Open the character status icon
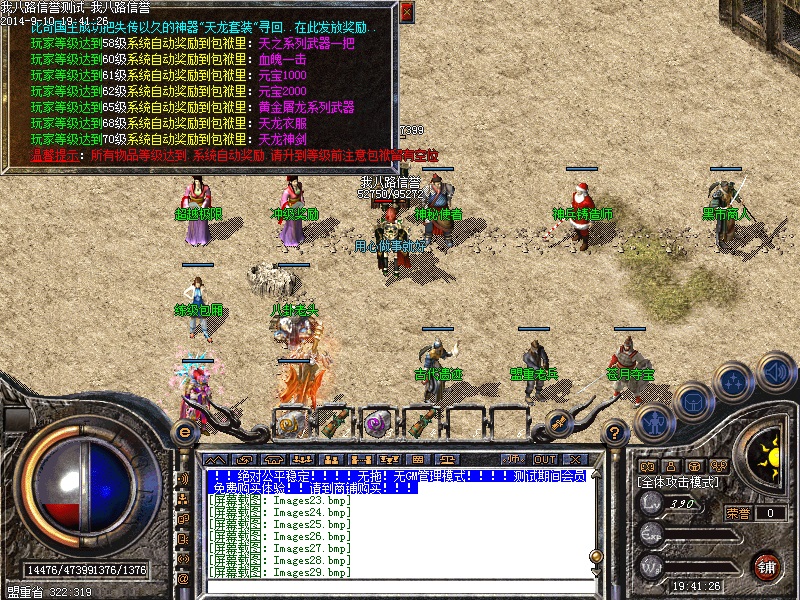The height and width of the screenshot is (600, 800). pyautogui.click(x=654, y=423)
